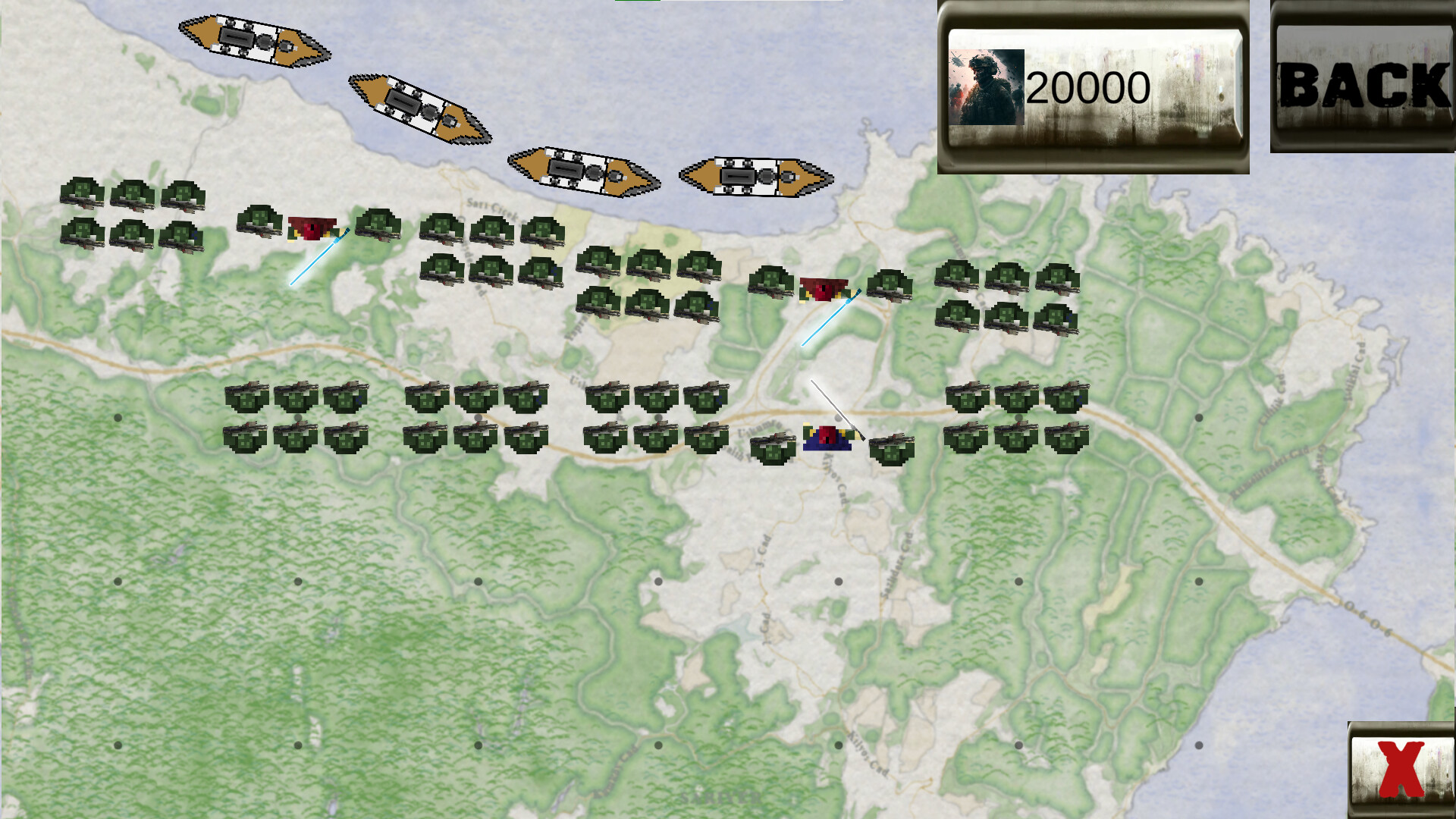Select the soldier unit beside the blue commander
The width and height of the screenshot is (1456, 819).
coord(891,444)
